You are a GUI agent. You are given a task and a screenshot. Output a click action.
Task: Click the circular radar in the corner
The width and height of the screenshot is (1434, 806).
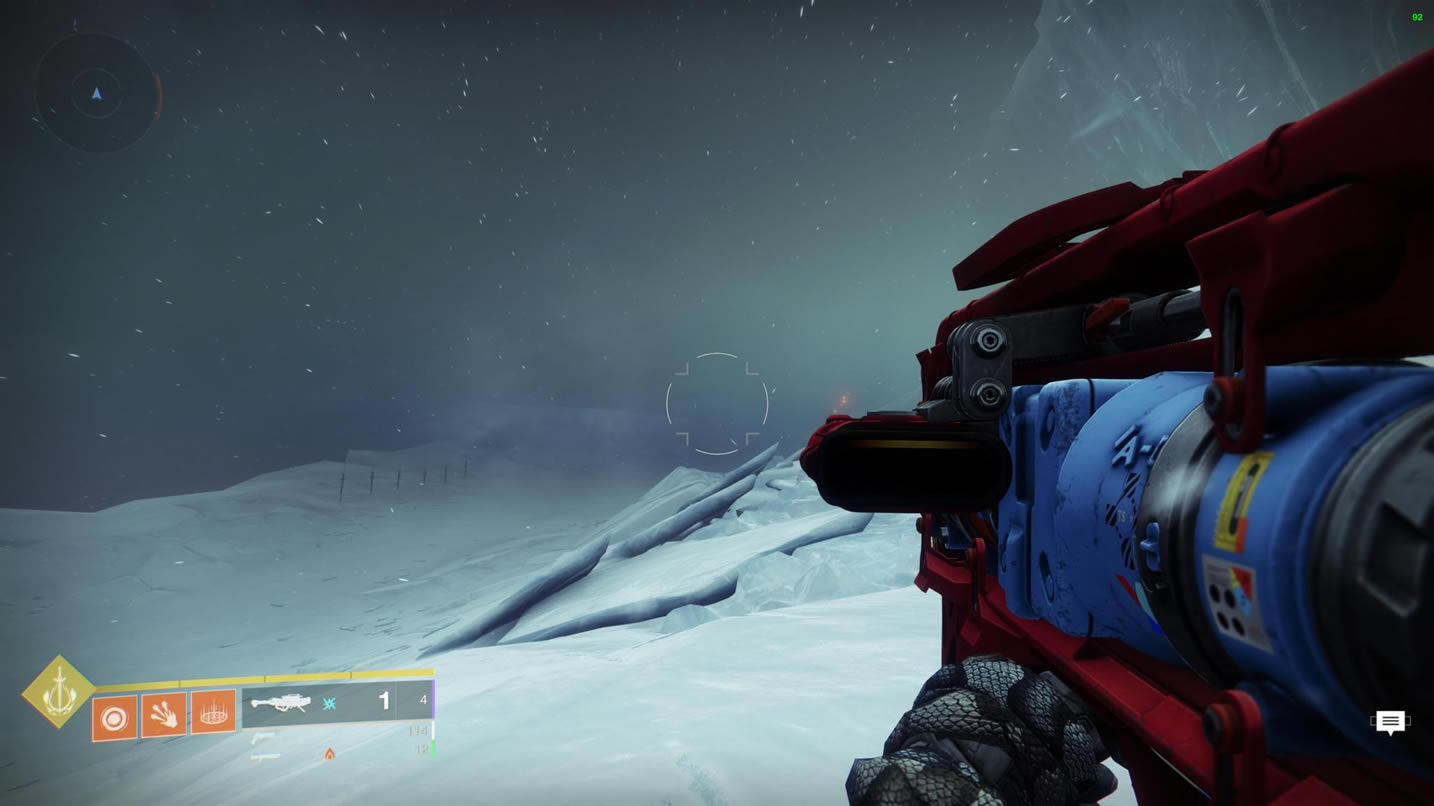click(97, 93)
